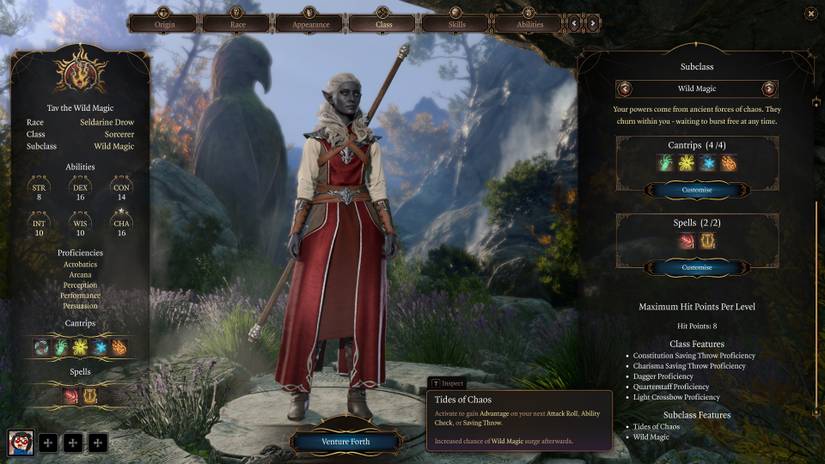Select the Class tab

383,23
